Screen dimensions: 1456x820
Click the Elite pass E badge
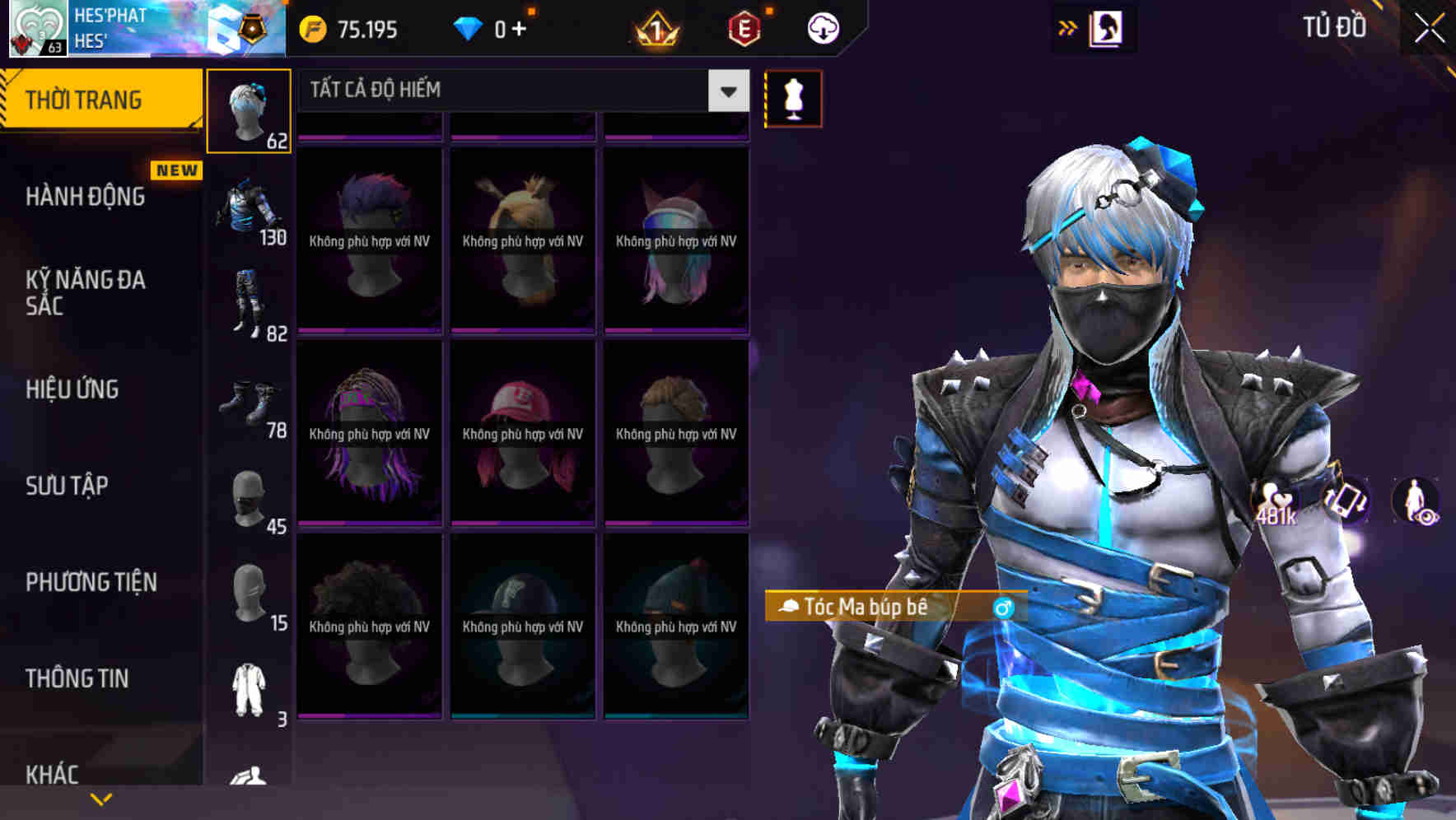pyautogui.click(x=744, y=27)
